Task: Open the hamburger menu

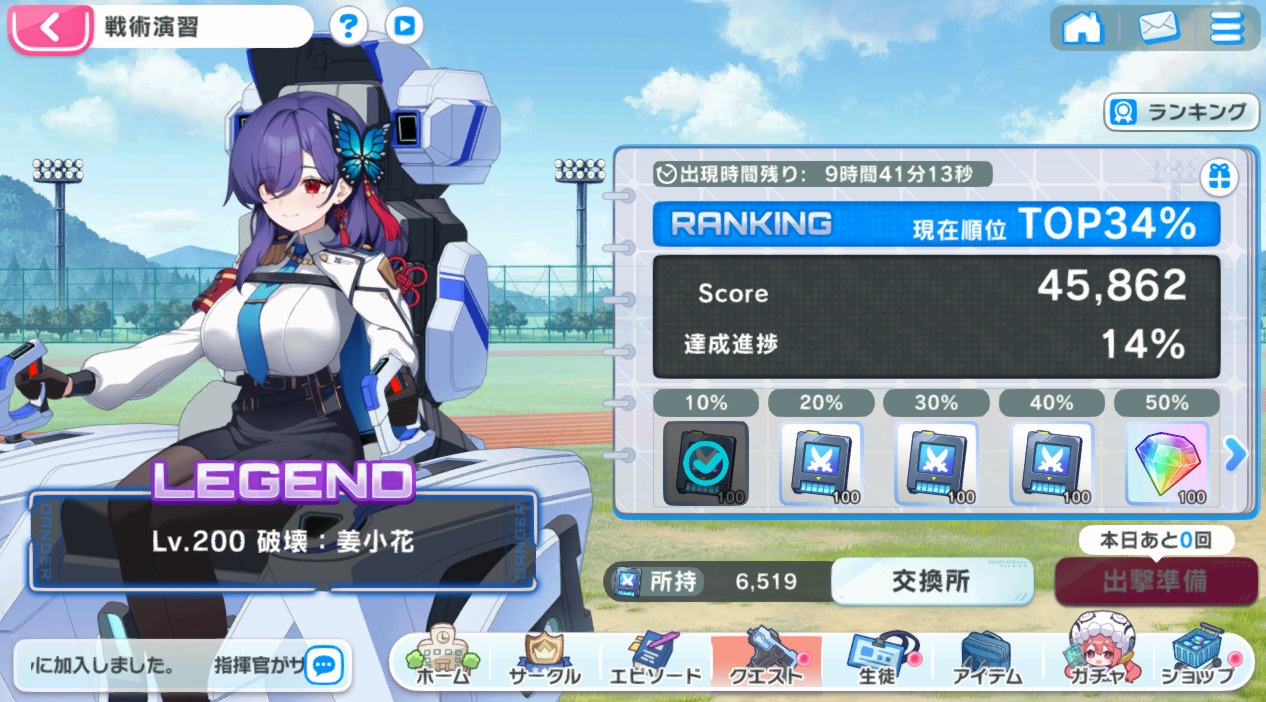Action: click(x=1227, y=28)
